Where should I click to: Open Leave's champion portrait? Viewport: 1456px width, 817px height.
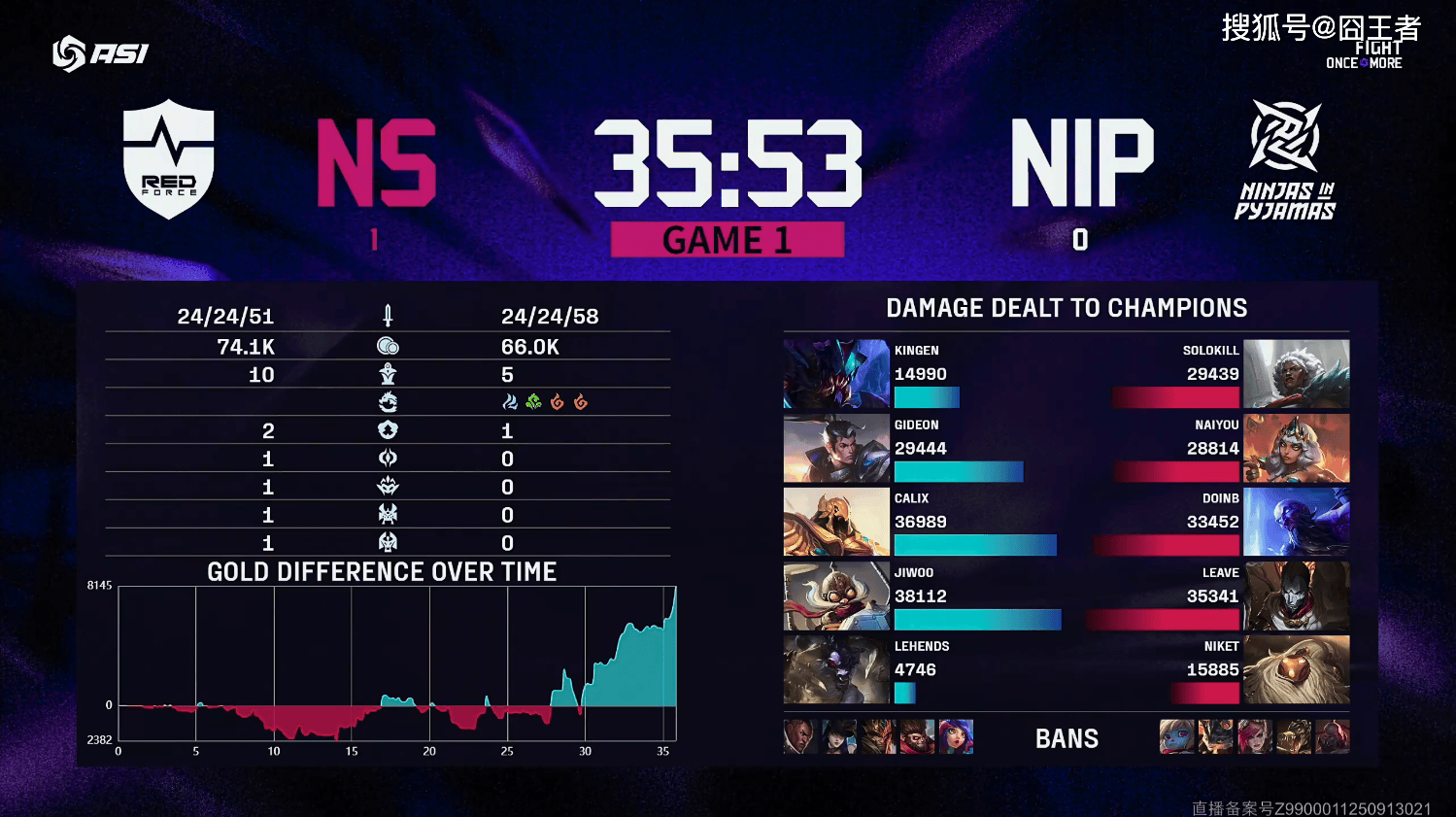click(1297, 596)
